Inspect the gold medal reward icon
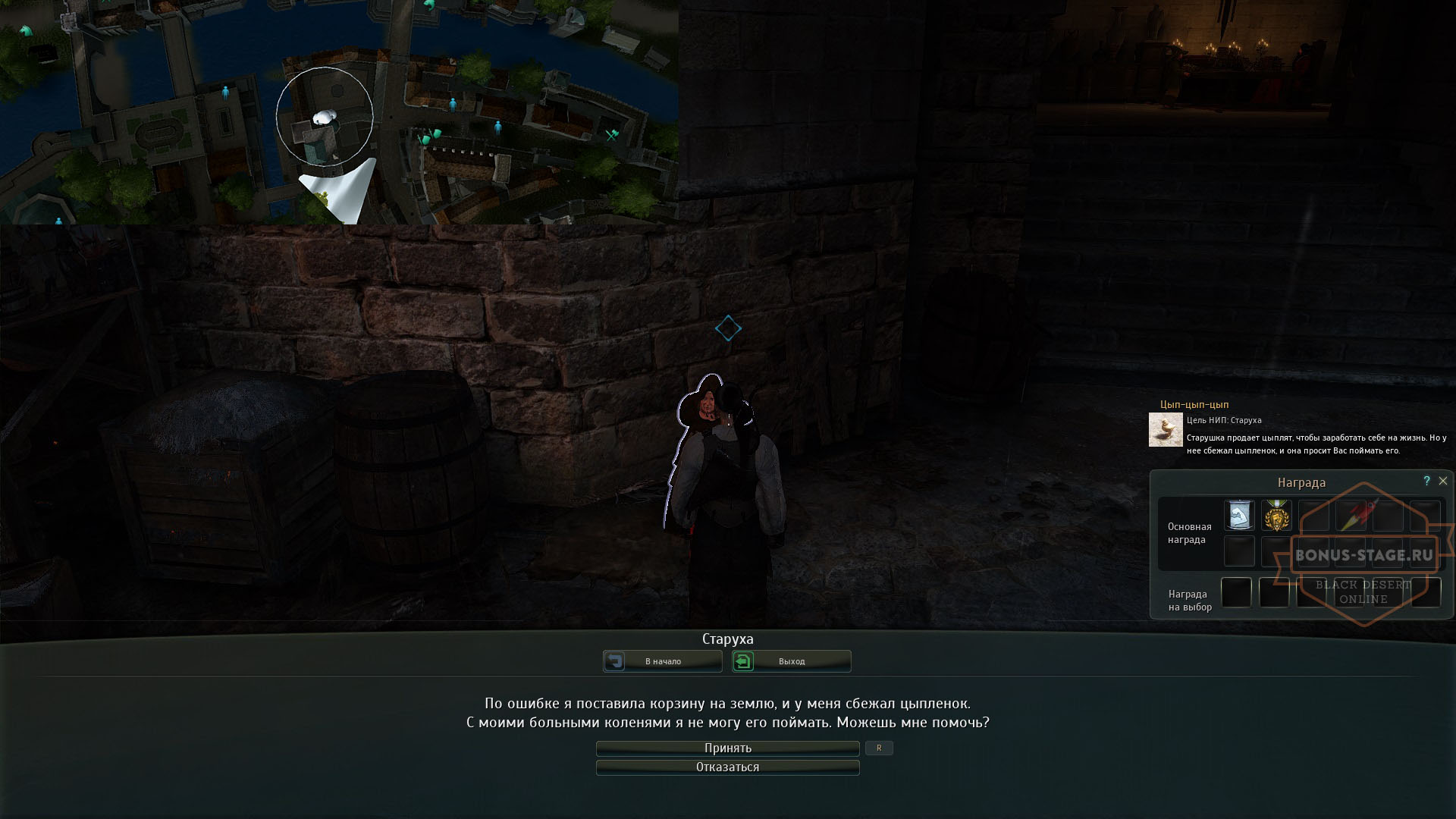The width and height of the screenshot is (1456, 819). tap(1276, 516)
